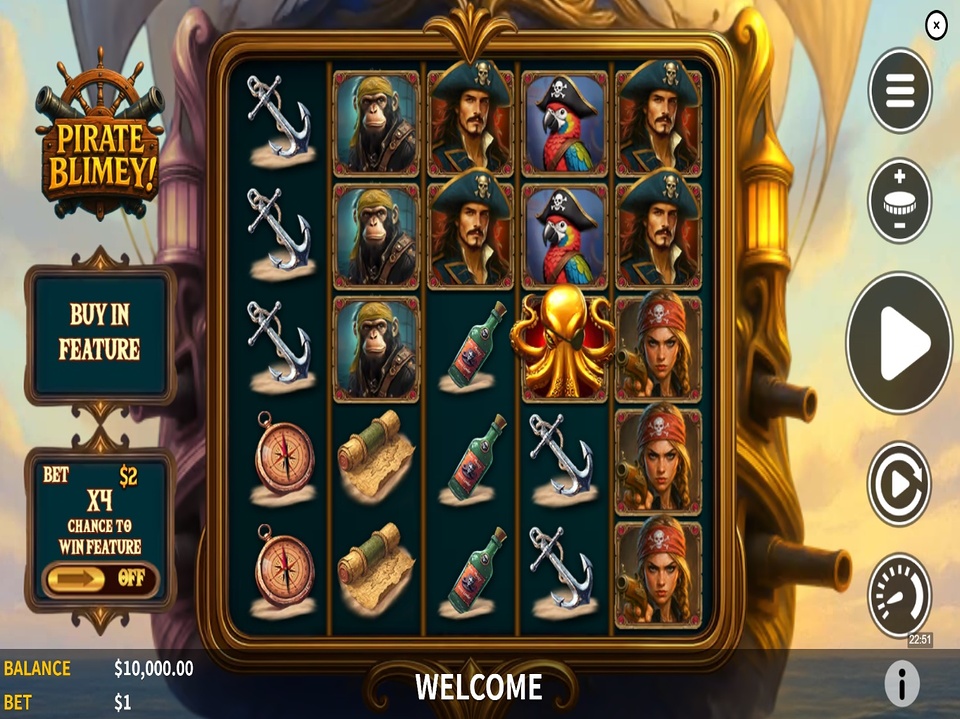Toggle the X4 chance to win feature
960x719 pixels.
(100, 577)
